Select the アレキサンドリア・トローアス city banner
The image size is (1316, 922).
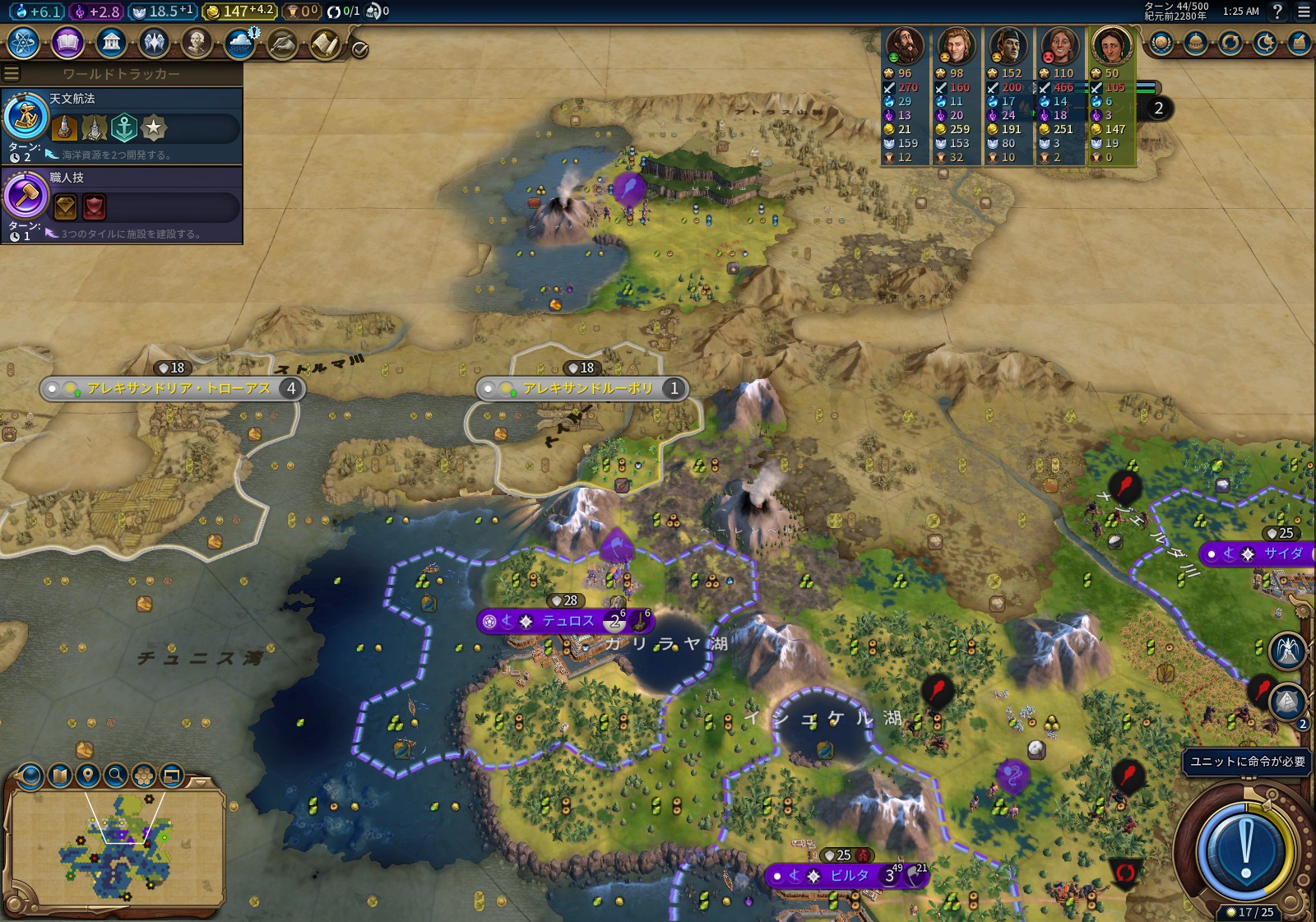point(178,389)
